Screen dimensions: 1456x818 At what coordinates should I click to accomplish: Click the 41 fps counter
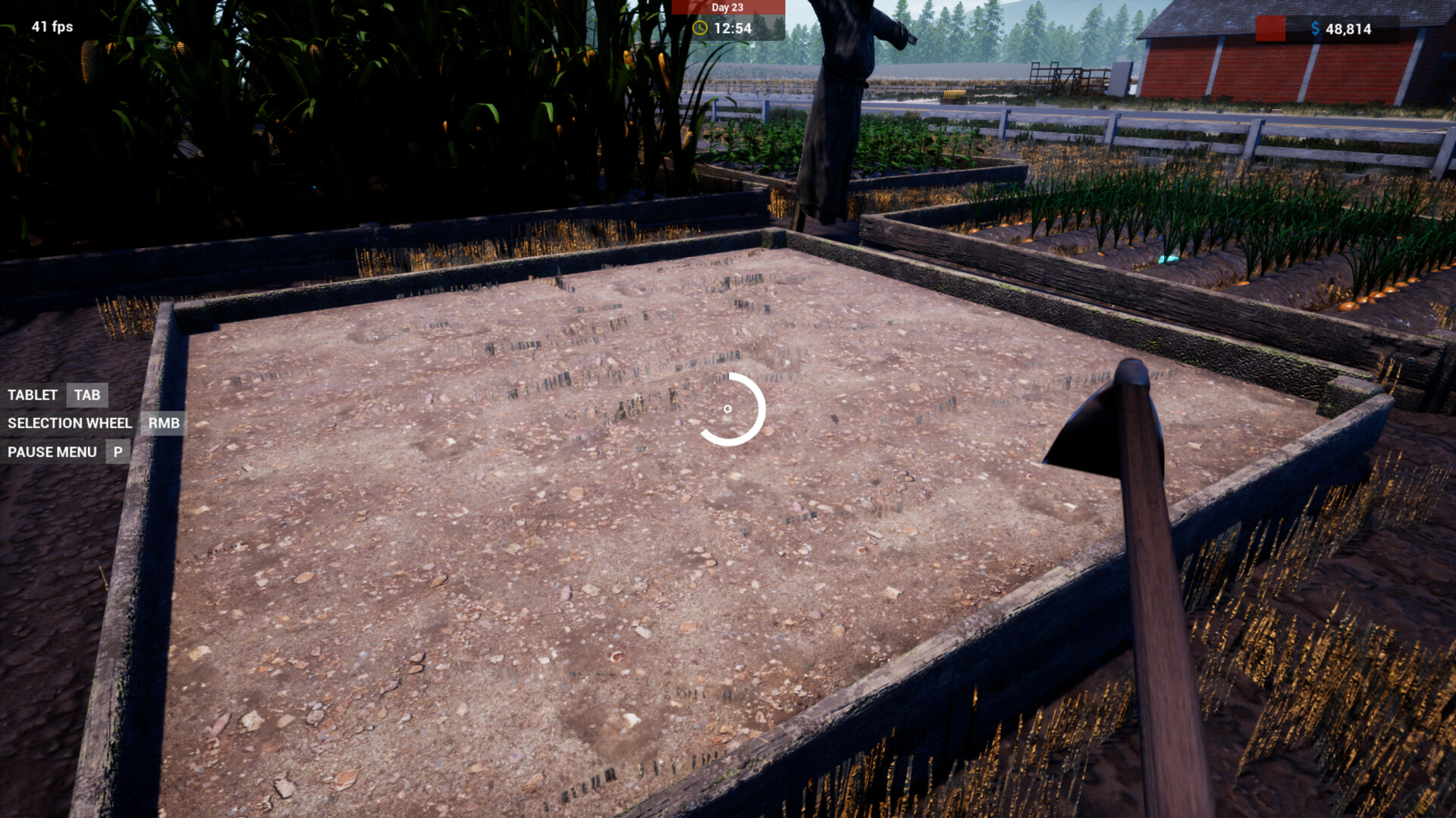click(x=51, y=27)
